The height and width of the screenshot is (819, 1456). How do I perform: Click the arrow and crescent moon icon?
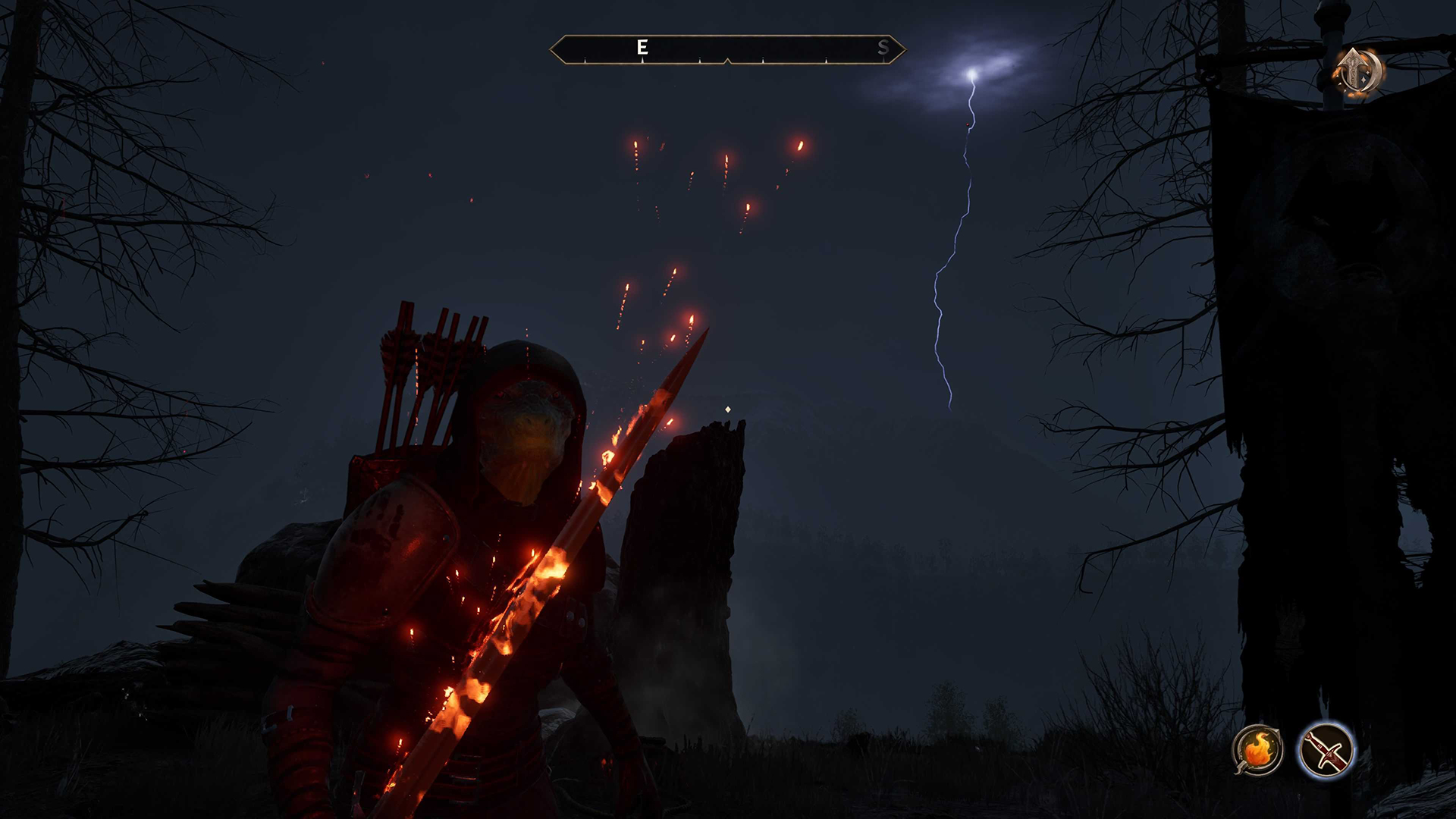(x=1359, y=73)
